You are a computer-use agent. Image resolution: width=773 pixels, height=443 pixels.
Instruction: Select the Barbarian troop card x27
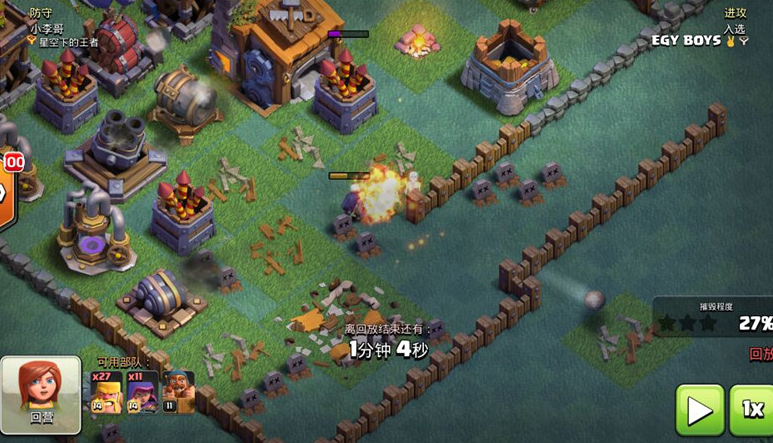point(106,393)
